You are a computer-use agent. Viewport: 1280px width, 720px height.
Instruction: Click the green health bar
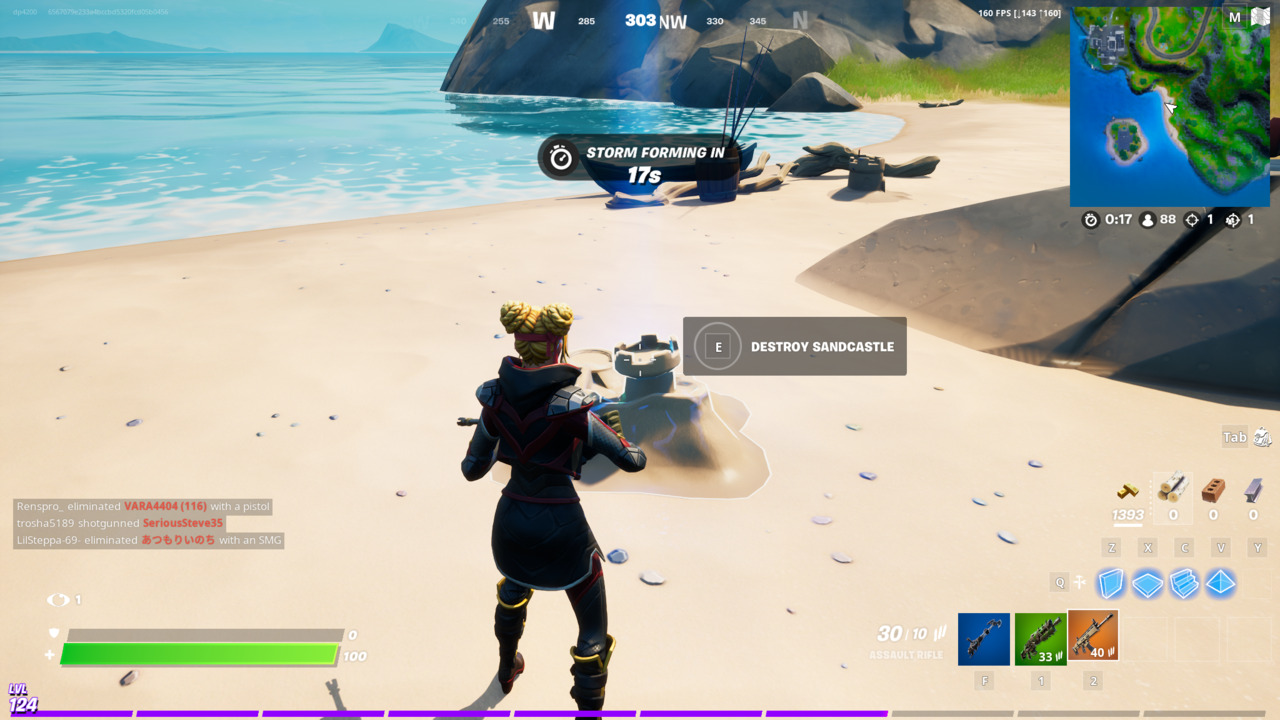(x=200, y=655)
